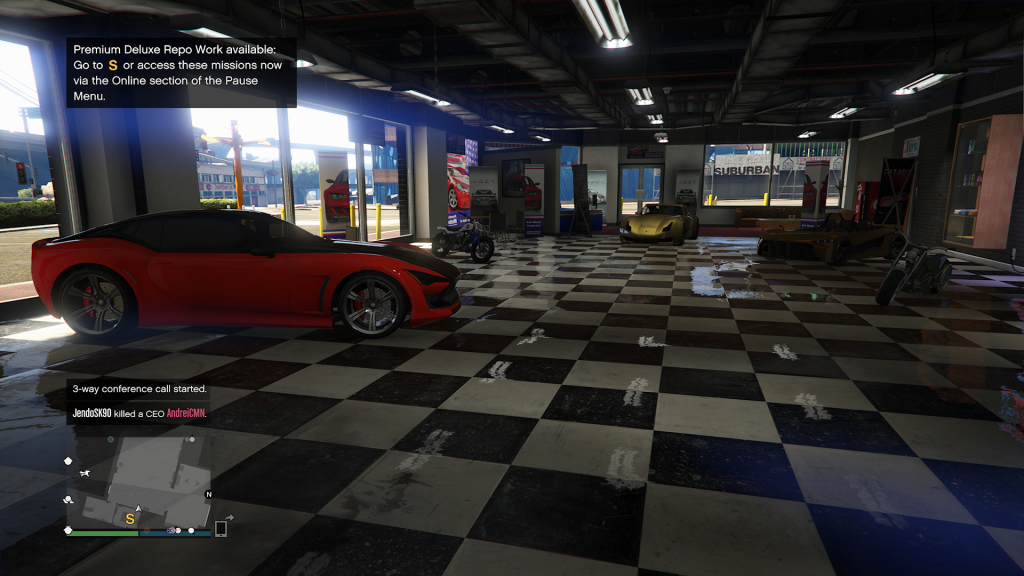Select the yellow S marker on minimap
The image size is (1024, 576).
click(129, 519)
